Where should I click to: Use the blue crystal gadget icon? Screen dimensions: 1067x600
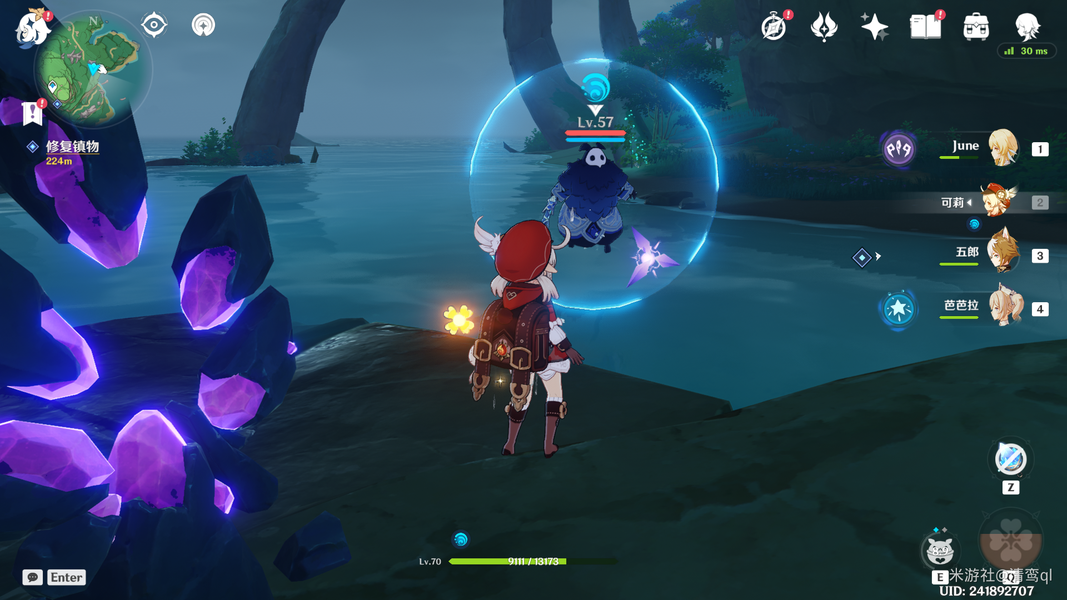(x=1010, y=460)
